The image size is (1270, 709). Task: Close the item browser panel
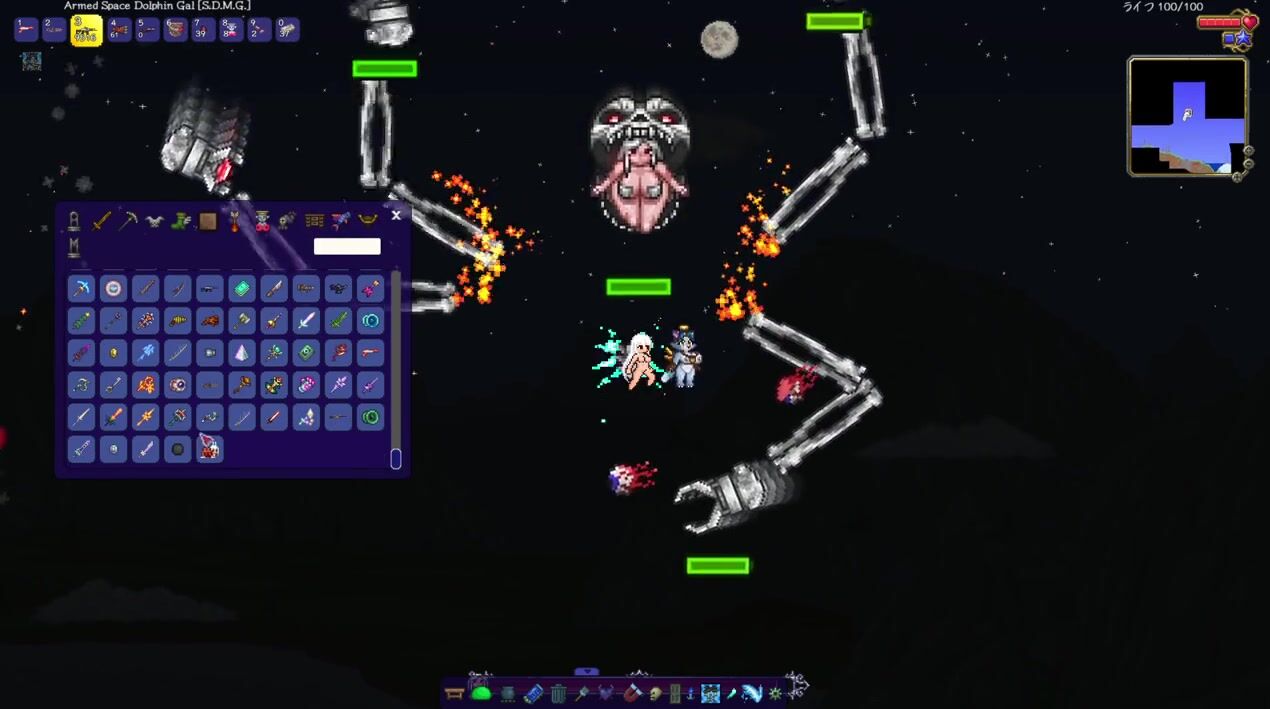click(x=396, y=215)
